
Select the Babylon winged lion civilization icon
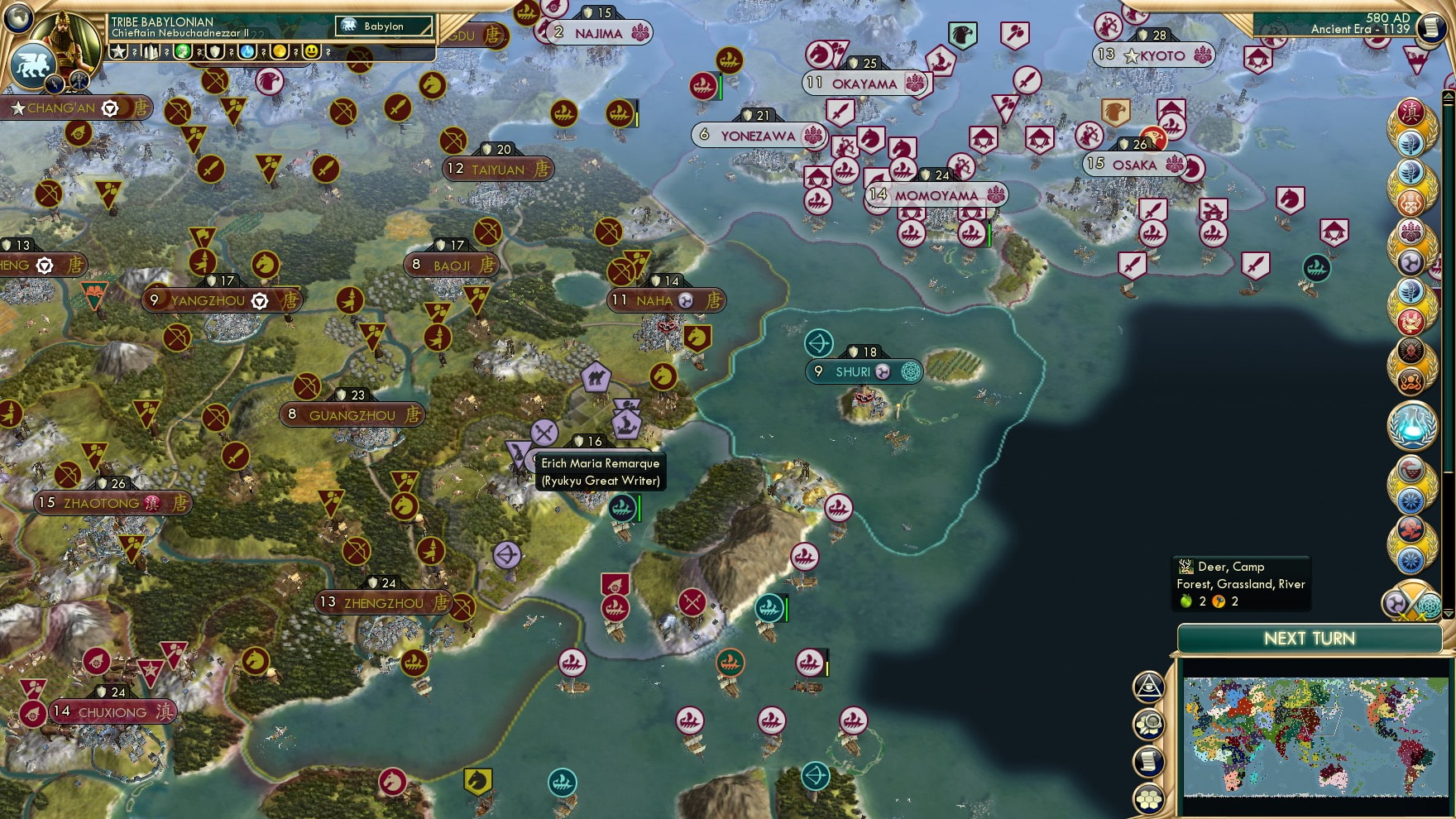34,64
